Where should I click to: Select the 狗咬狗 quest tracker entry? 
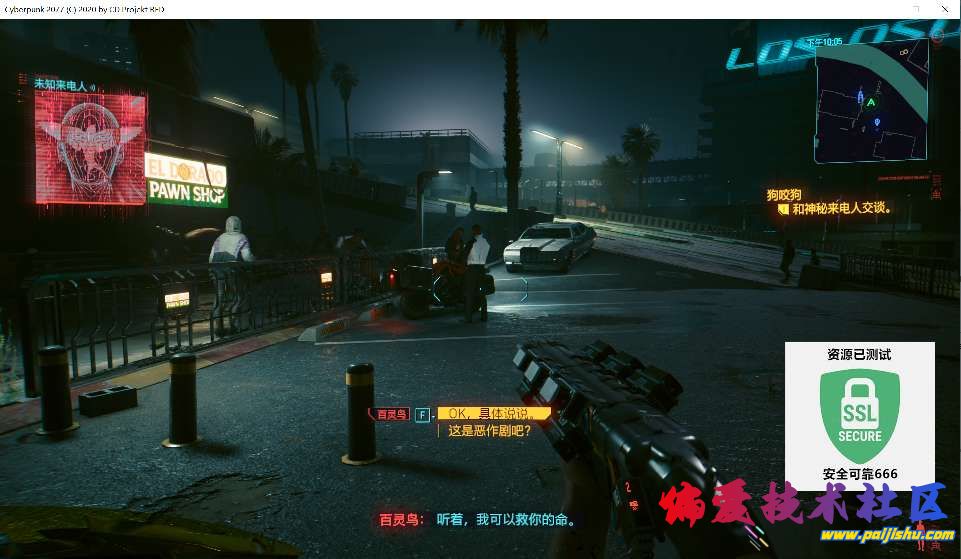click(x=784, y=195)
